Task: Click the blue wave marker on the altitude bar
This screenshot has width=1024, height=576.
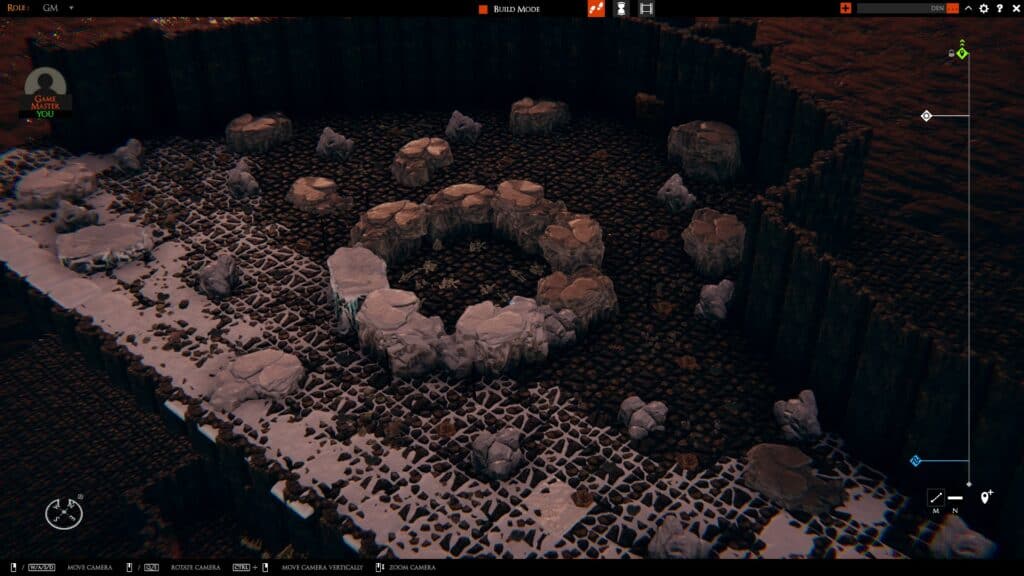Action: pyautogui.click(x=914, y=461)
